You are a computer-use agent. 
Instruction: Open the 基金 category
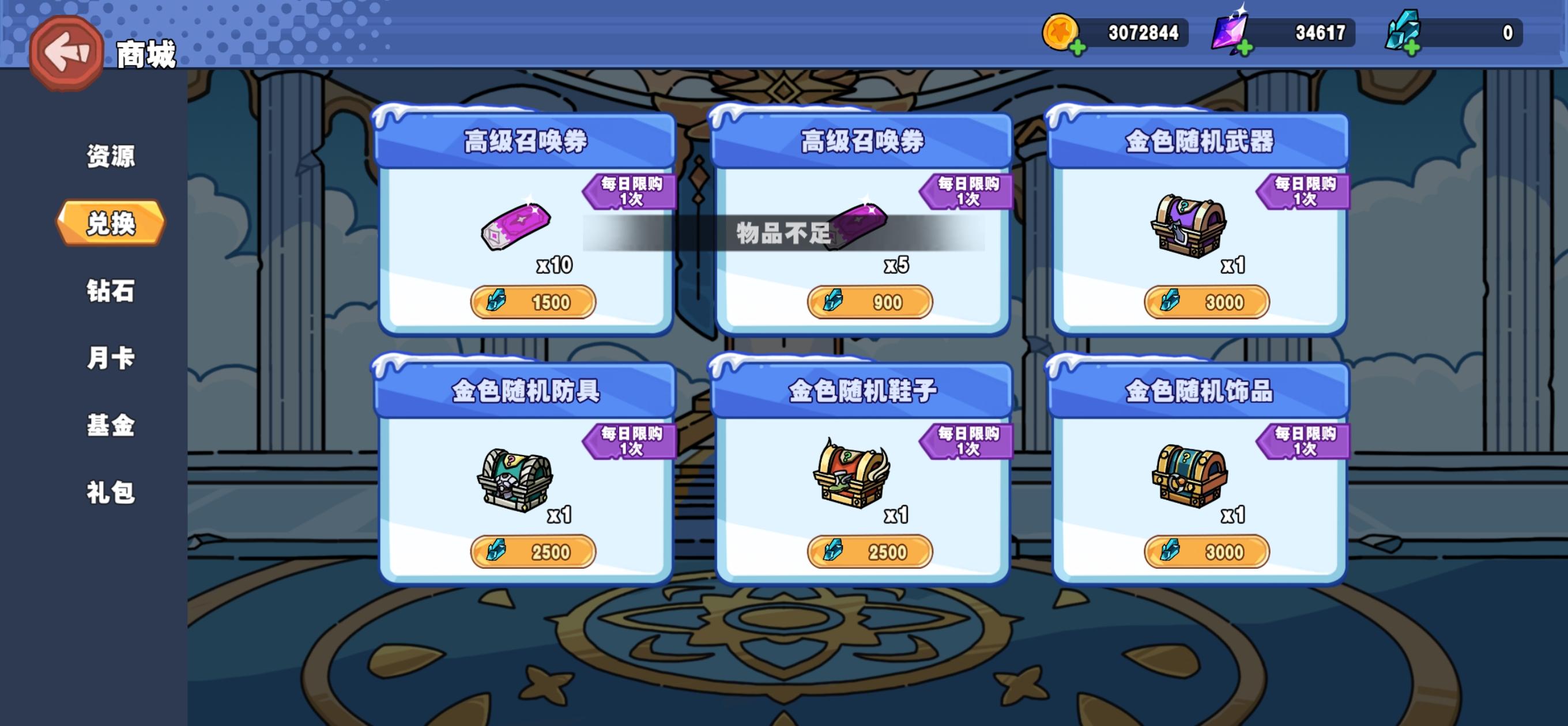click(x=111, y=426)
